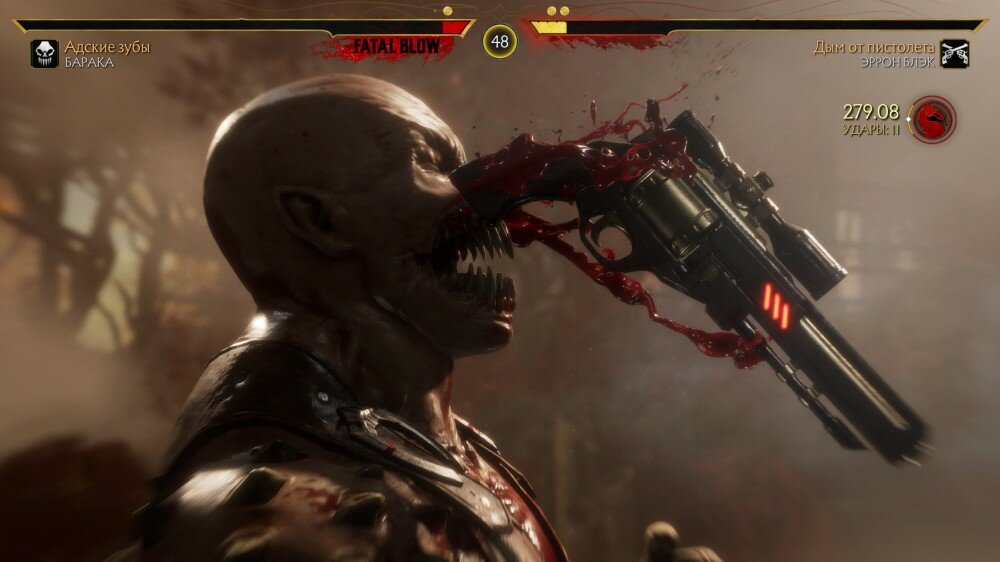Image resolution: width=1000 pixels, height=562 pixels.
Task: Click Erron Black's crossed pistols icon
Action: (955, 54)
